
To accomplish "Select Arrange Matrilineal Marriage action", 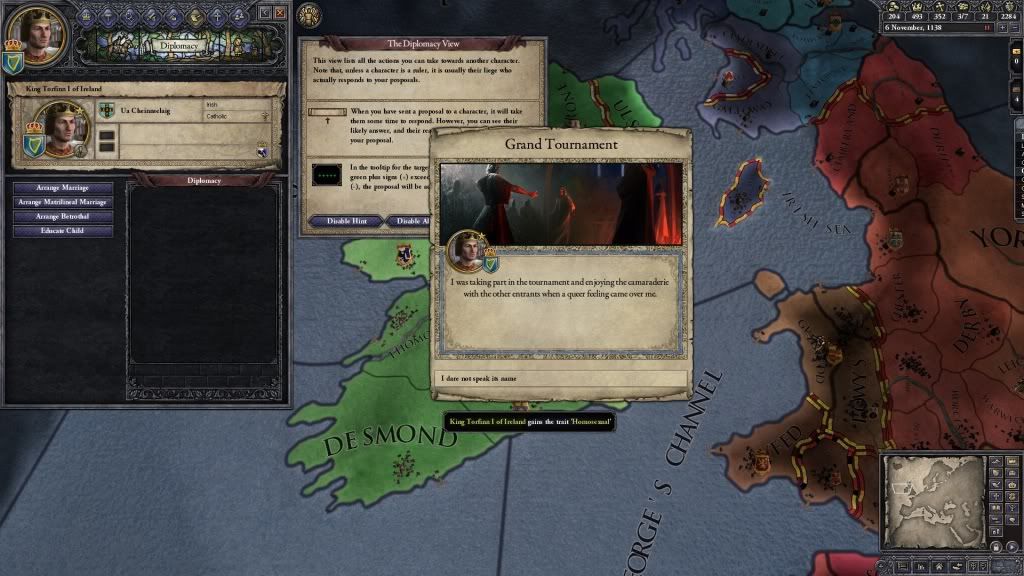I will point(62,202).
